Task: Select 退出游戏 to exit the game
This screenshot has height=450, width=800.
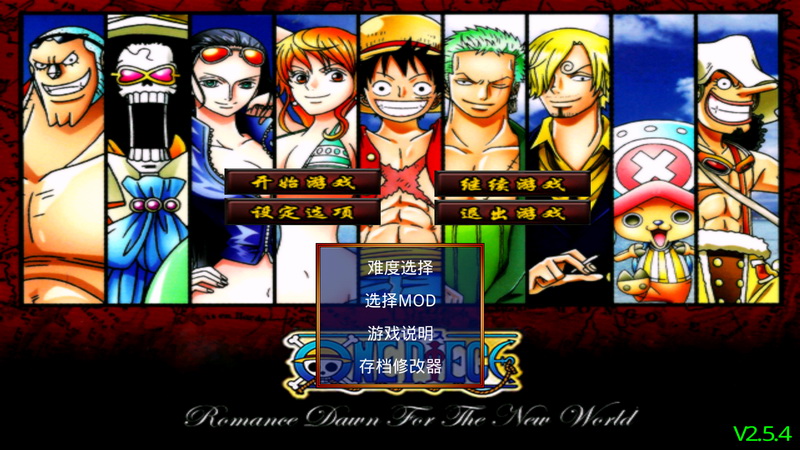Action: point(513,212)
